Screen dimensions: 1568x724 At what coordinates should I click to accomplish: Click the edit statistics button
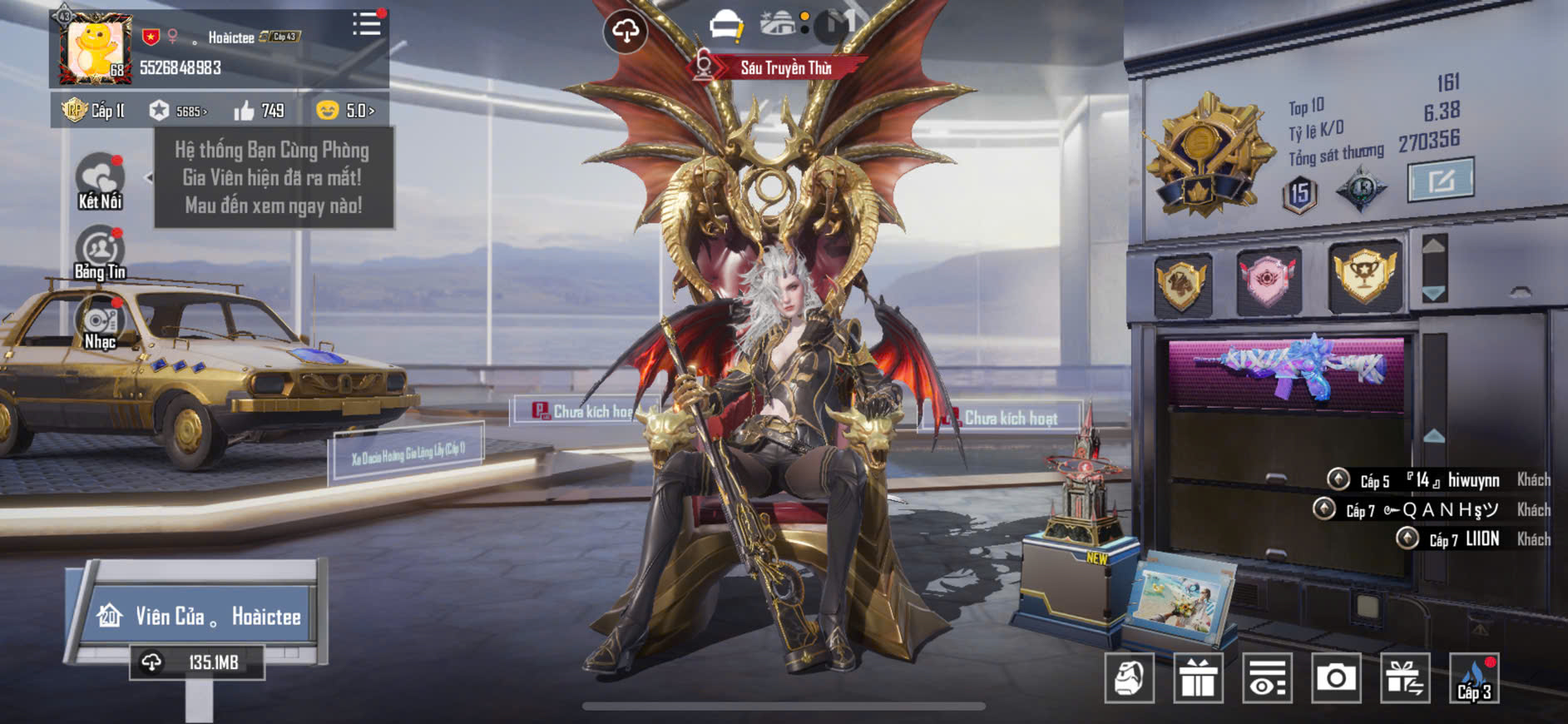1440,179
